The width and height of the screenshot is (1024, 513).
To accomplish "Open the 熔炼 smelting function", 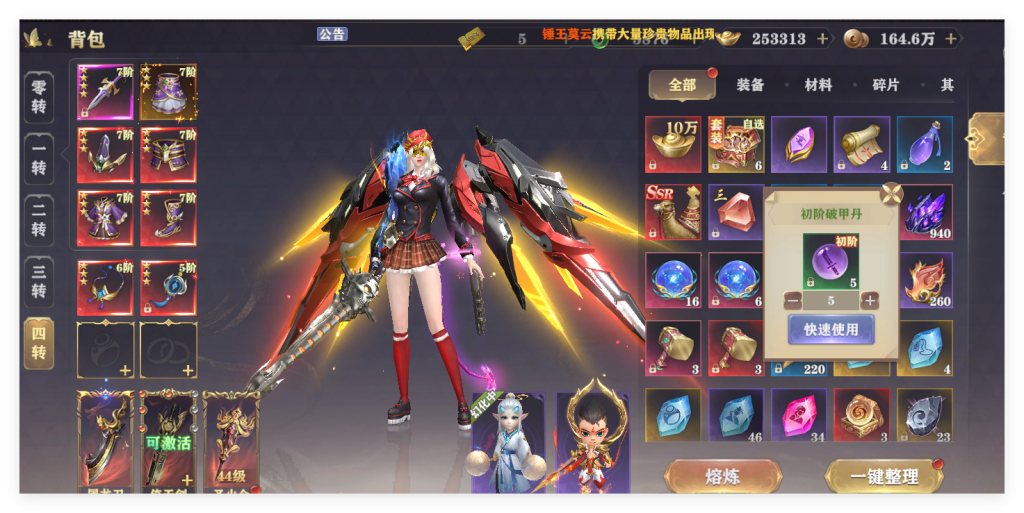I will click(722, 476).
